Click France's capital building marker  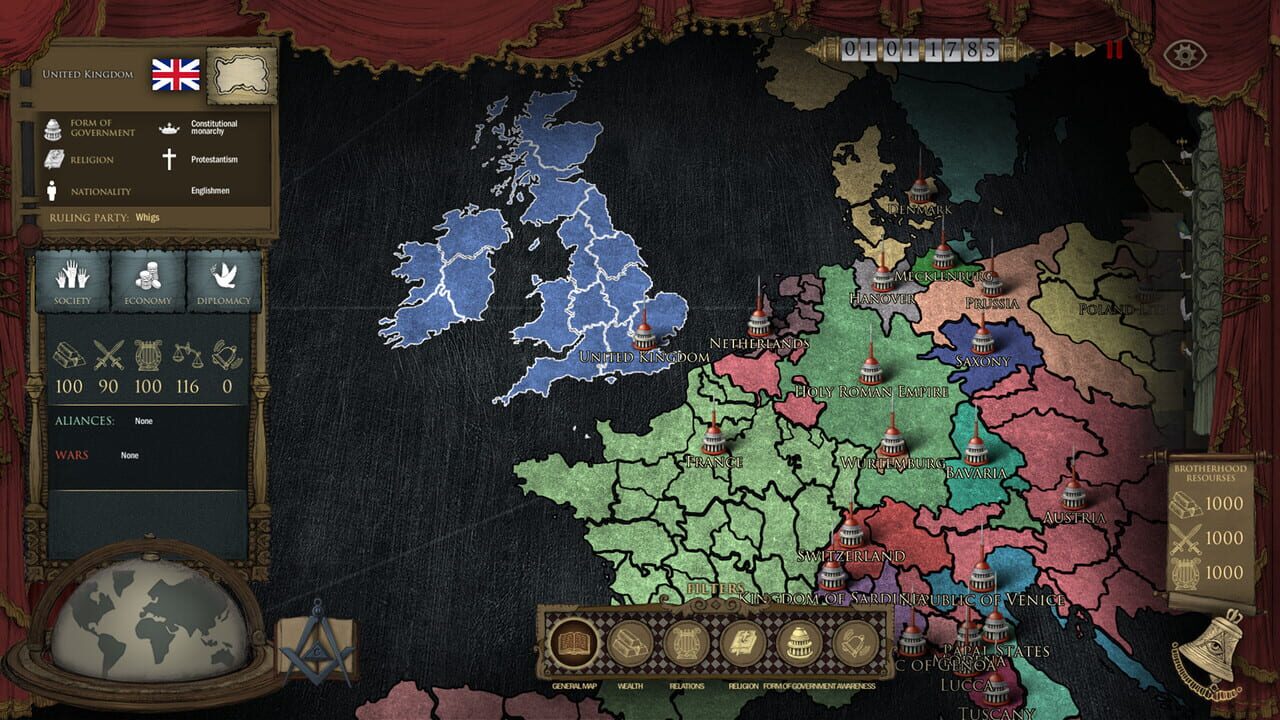click(713, 440)
